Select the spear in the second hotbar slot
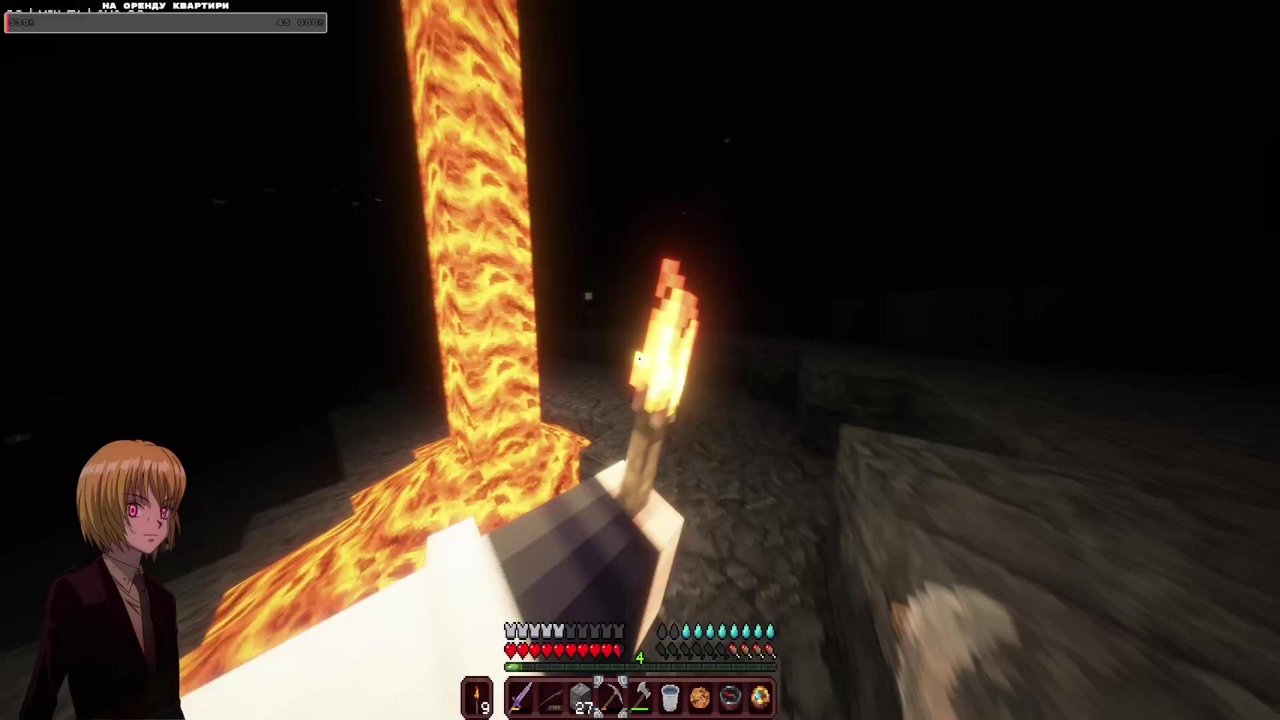Viewport: 1280px width, 720px height. coord(551,697)
